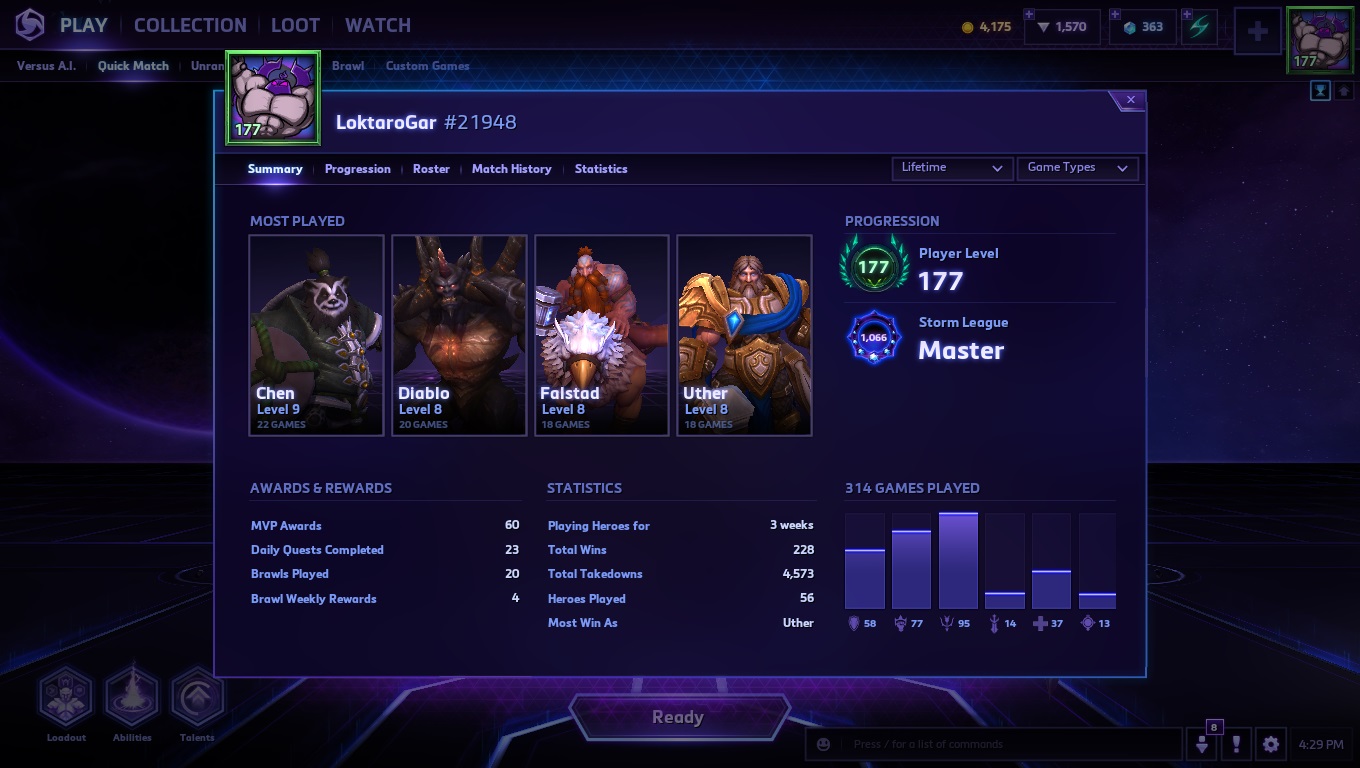This screenshot has height=768, width=1360.
Task: Open the Roster tab
Action: [431, 169]
